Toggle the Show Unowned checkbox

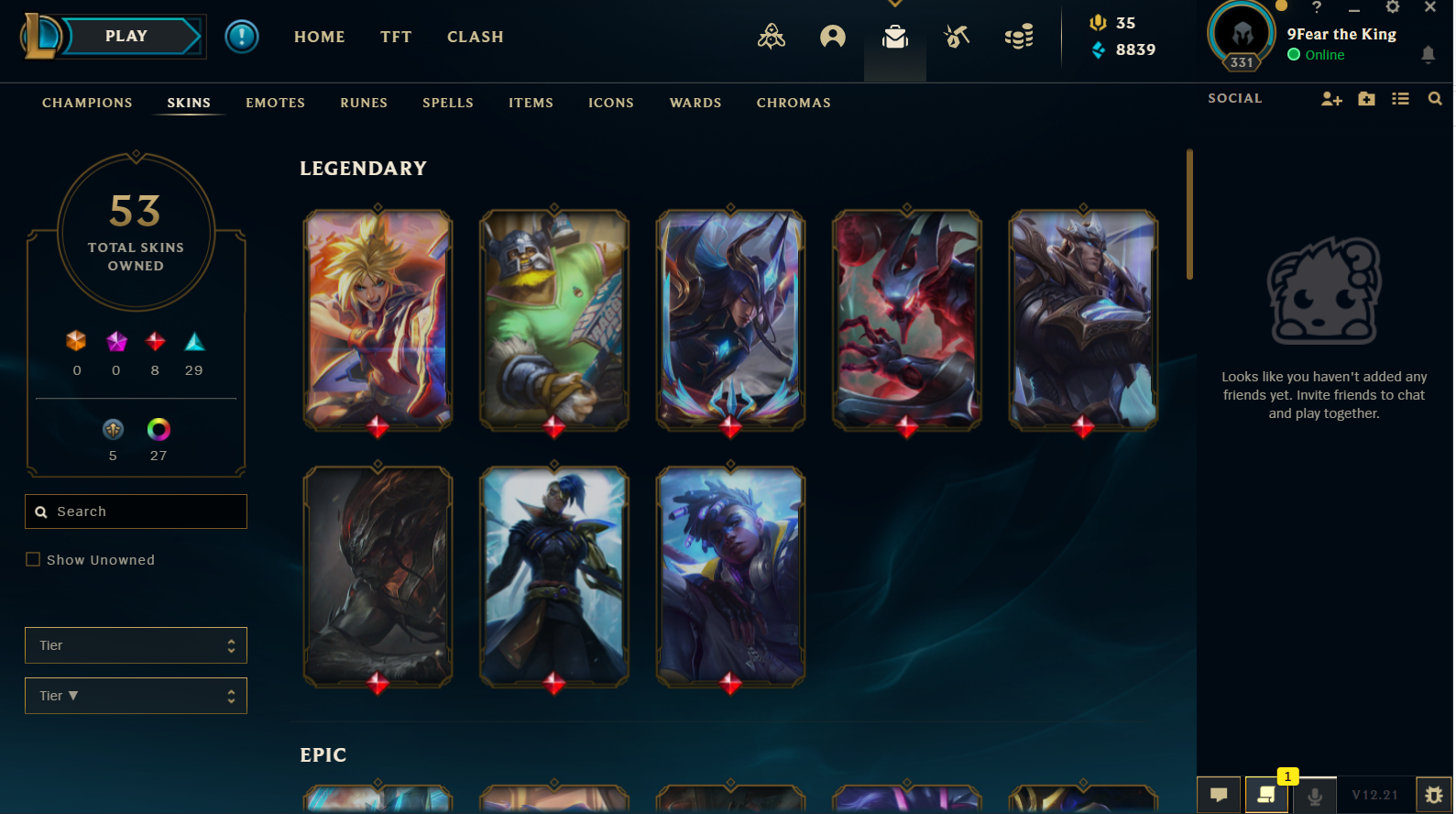(x=33, y=559)
